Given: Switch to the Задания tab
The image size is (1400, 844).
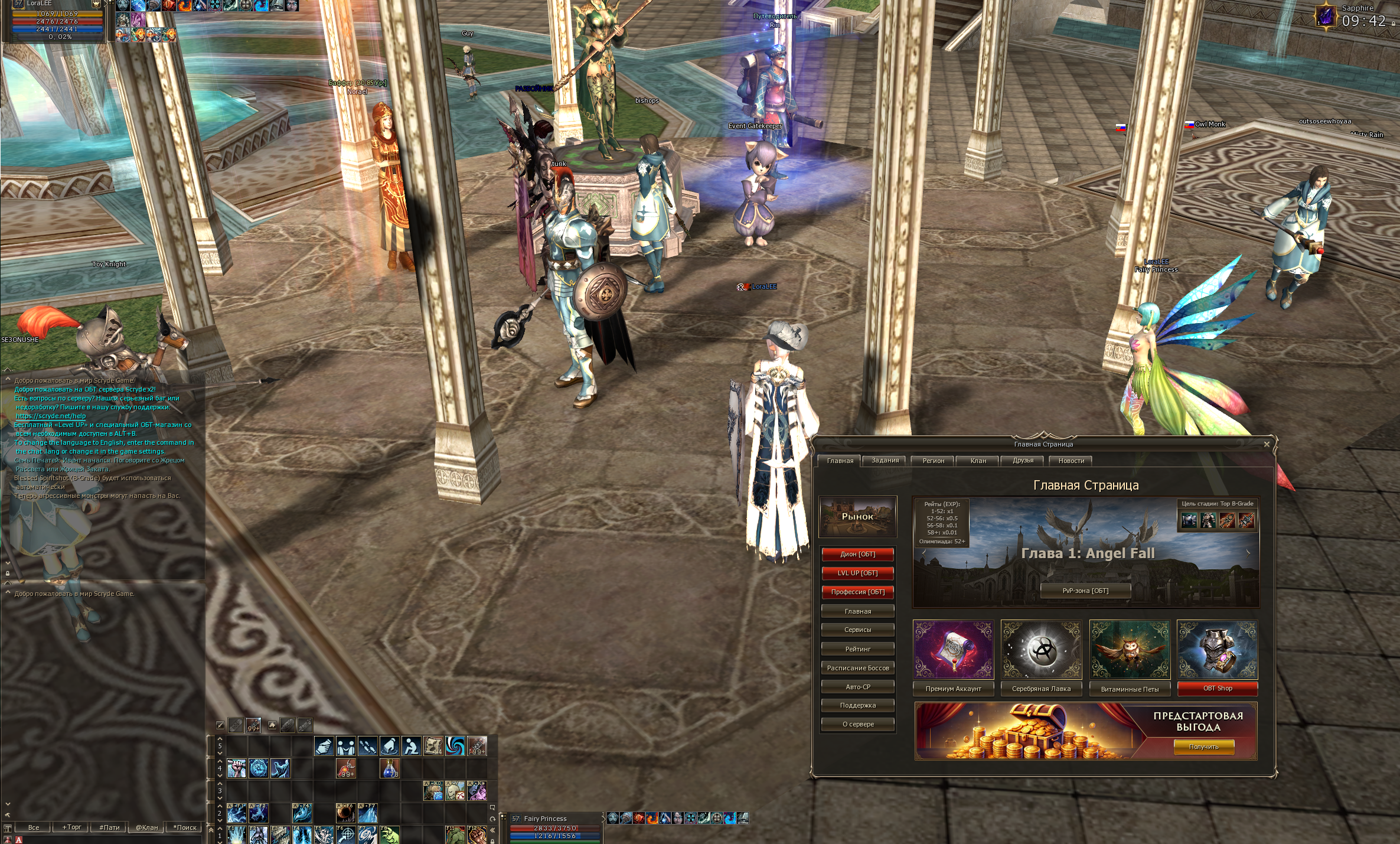Looking at the screenshot, I should pos(885,461).
